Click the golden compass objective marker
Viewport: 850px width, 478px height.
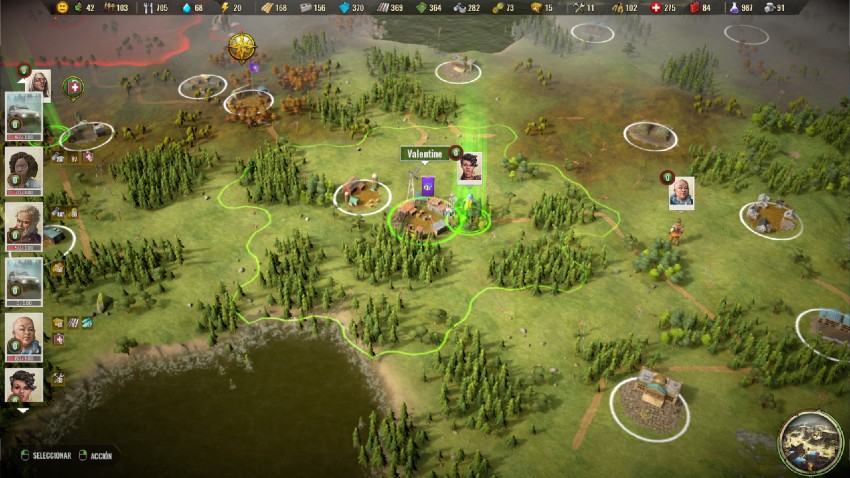click(x=241, y=46)
